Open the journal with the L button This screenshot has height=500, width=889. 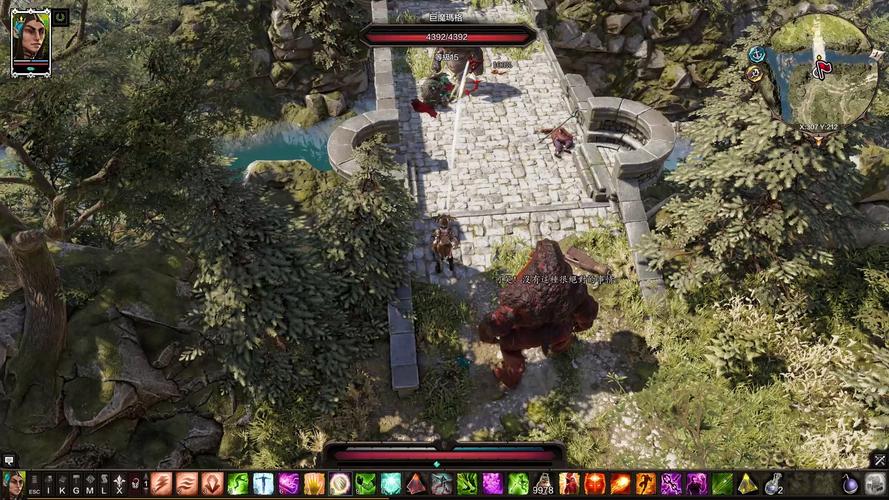[x=104, y=485]
